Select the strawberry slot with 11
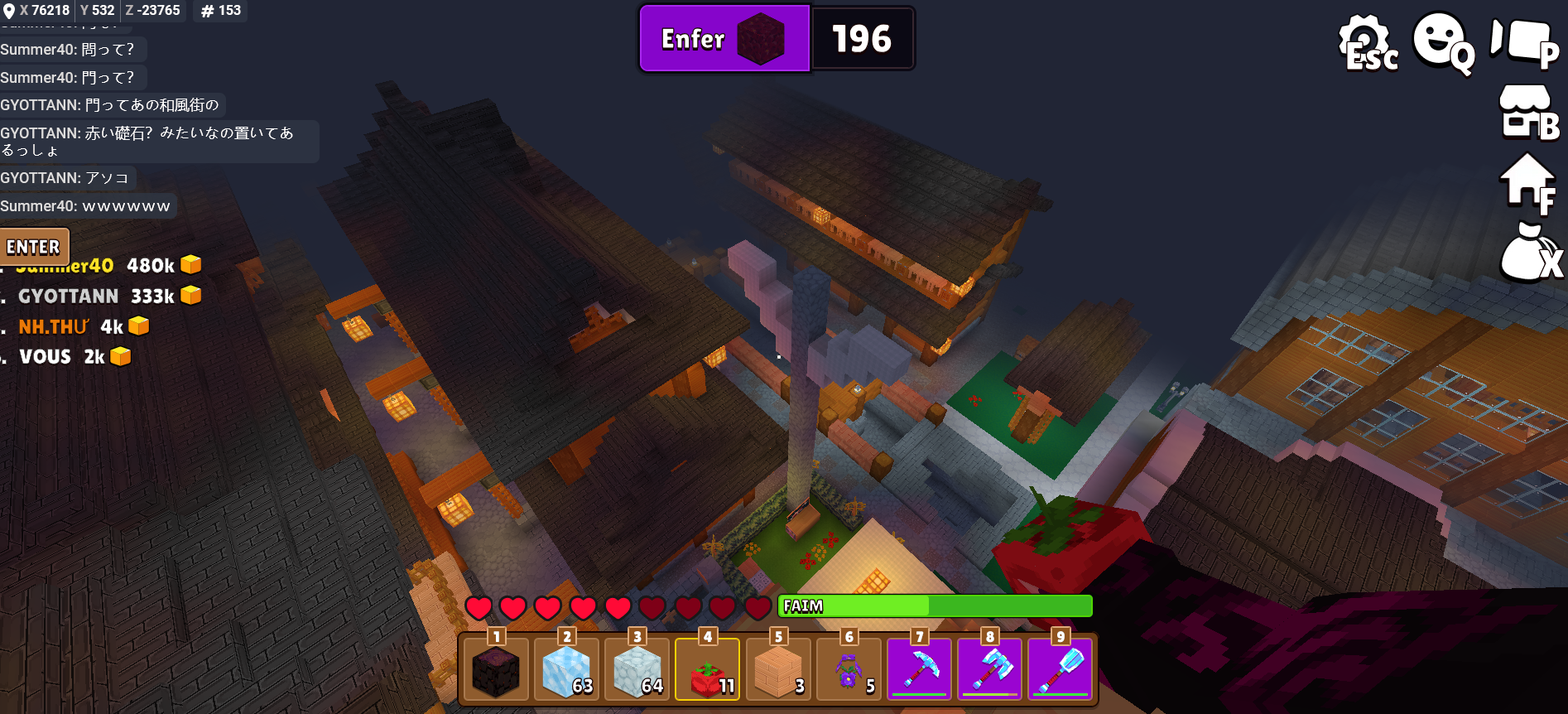 coord(707,669)
